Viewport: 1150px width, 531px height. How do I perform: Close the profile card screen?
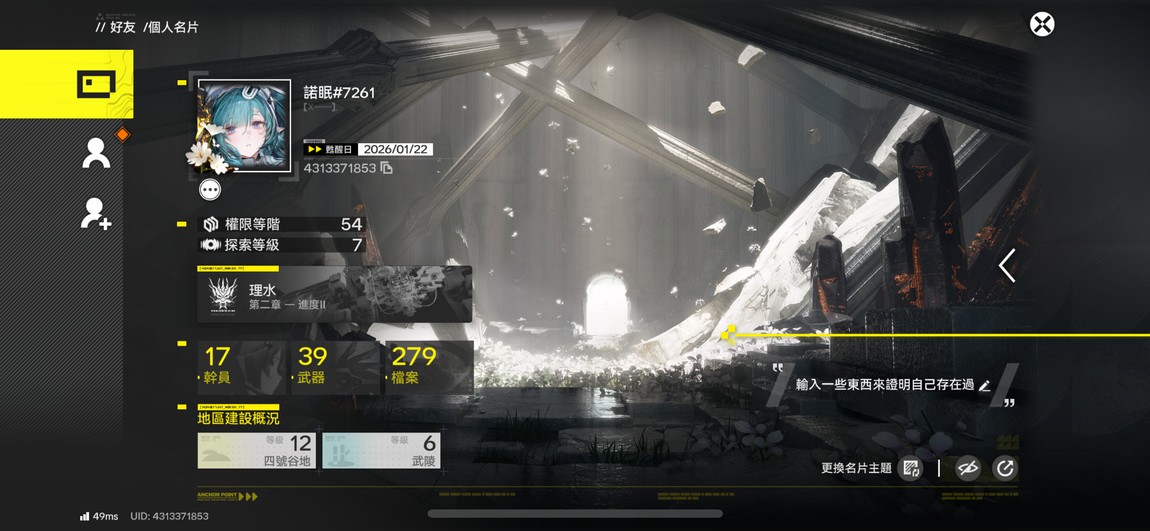[1042, 24]
